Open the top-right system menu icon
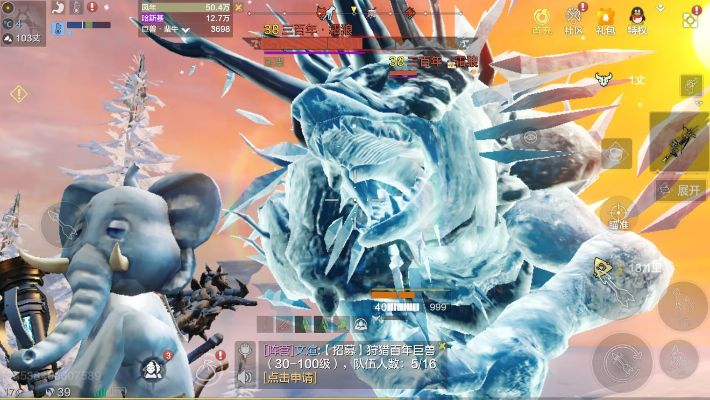Image resolution: width=710 pixels, height=400 pixels. (690, 18)
